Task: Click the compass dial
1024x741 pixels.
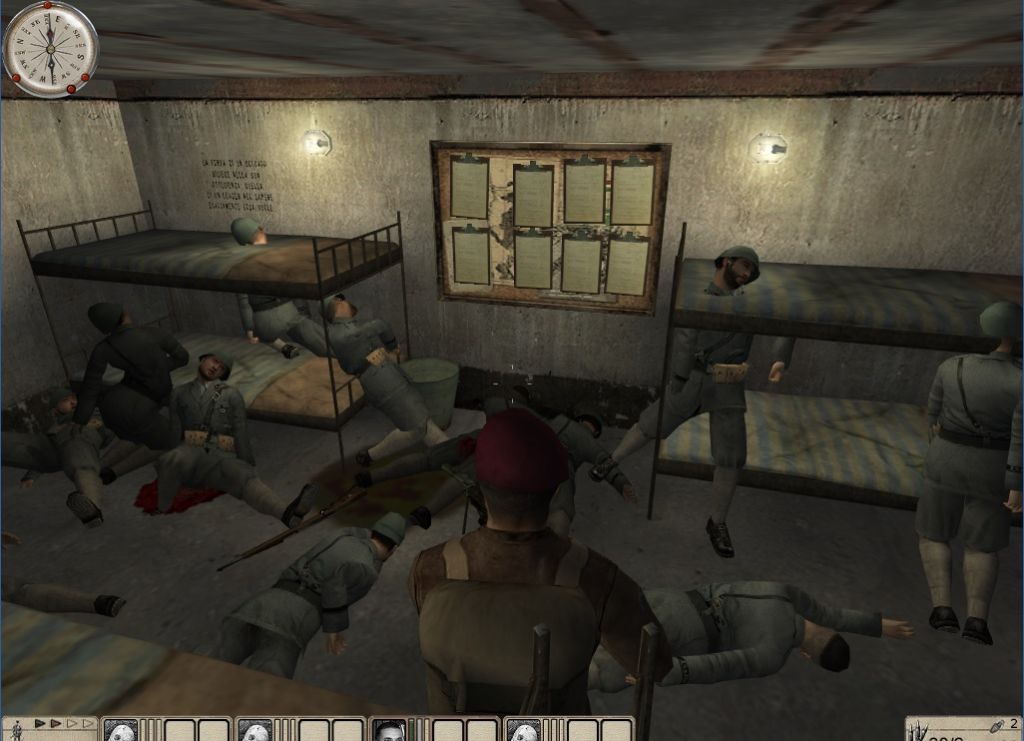Action: (x=50, y=48)
